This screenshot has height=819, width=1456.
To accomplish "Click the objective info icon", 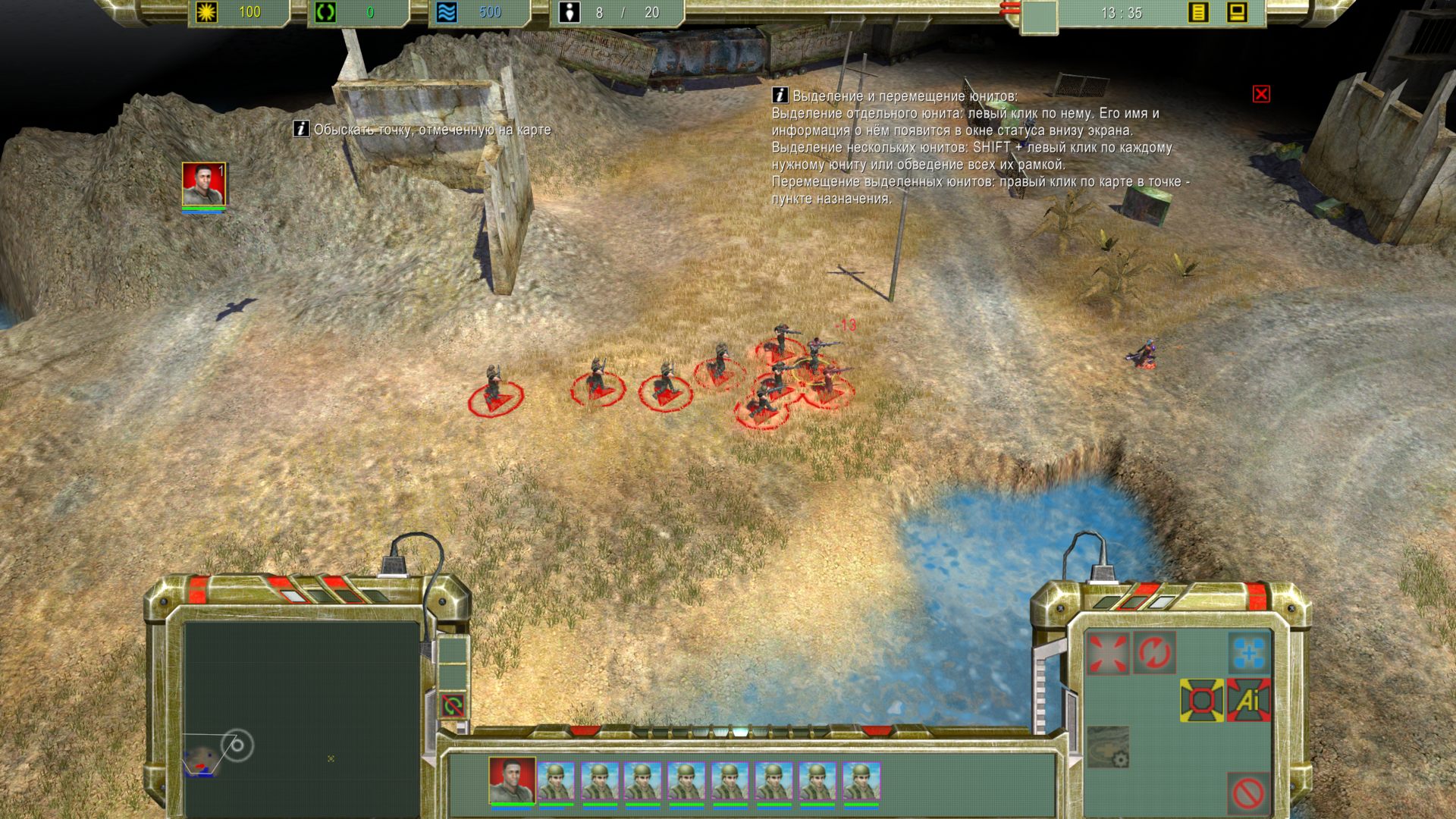I will coord(301,130).
